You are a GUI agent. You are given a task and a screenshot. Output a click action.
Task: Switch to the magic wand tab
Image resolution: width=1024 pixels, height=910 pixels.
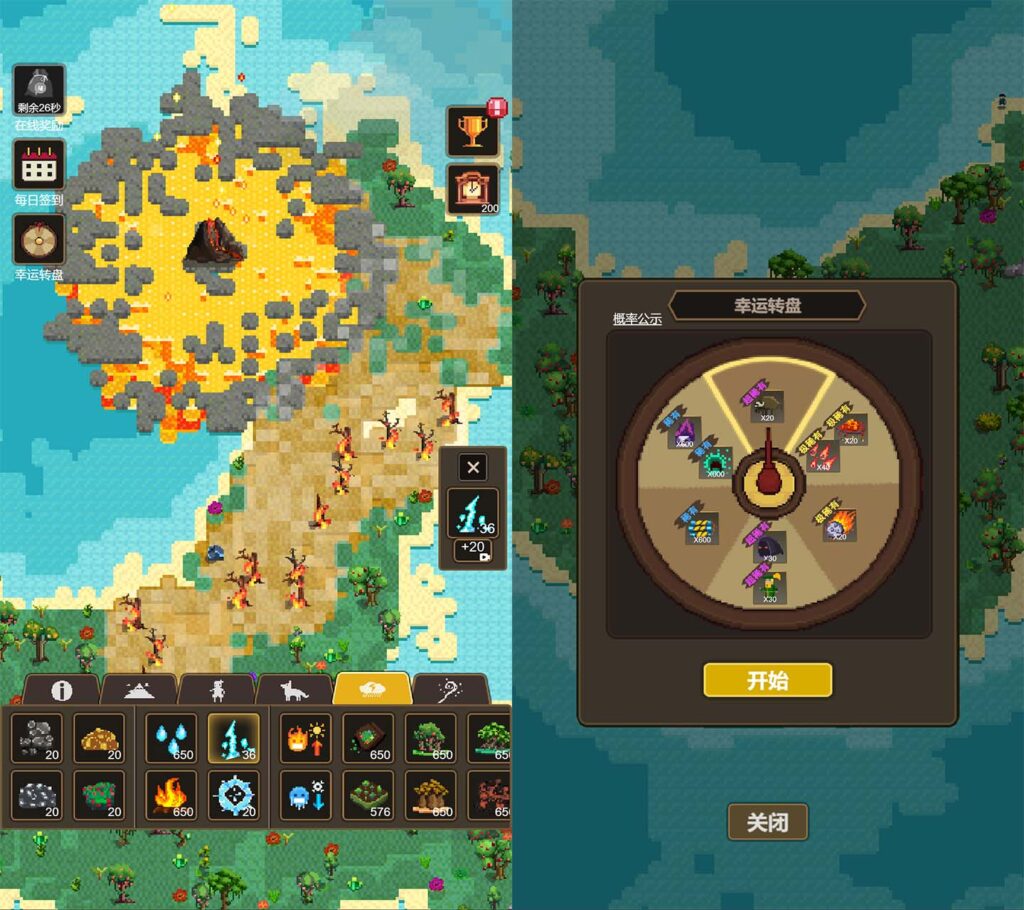point(450,690)
